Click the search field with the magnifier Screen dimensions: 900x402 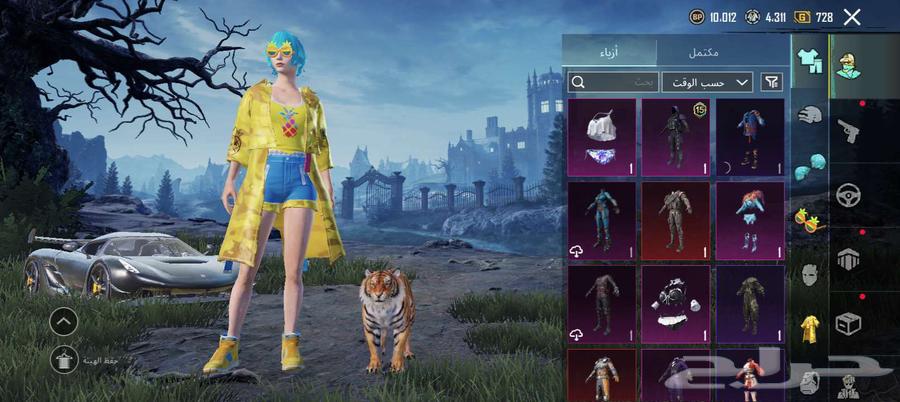click(614, 82)
